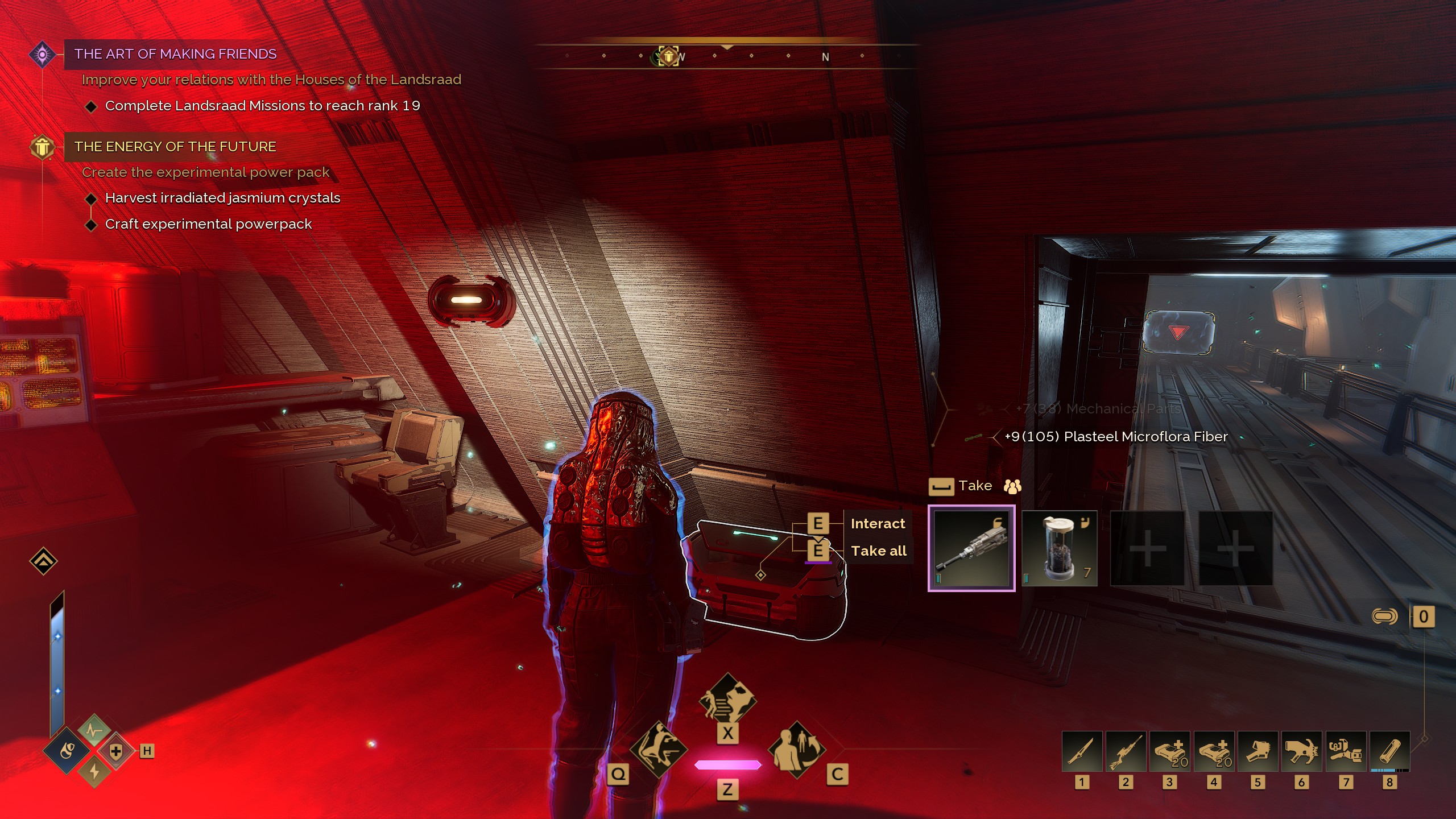Select the gun component in the loot container
The width and height of the screenshot is (1456, 819).
(971, 548)
